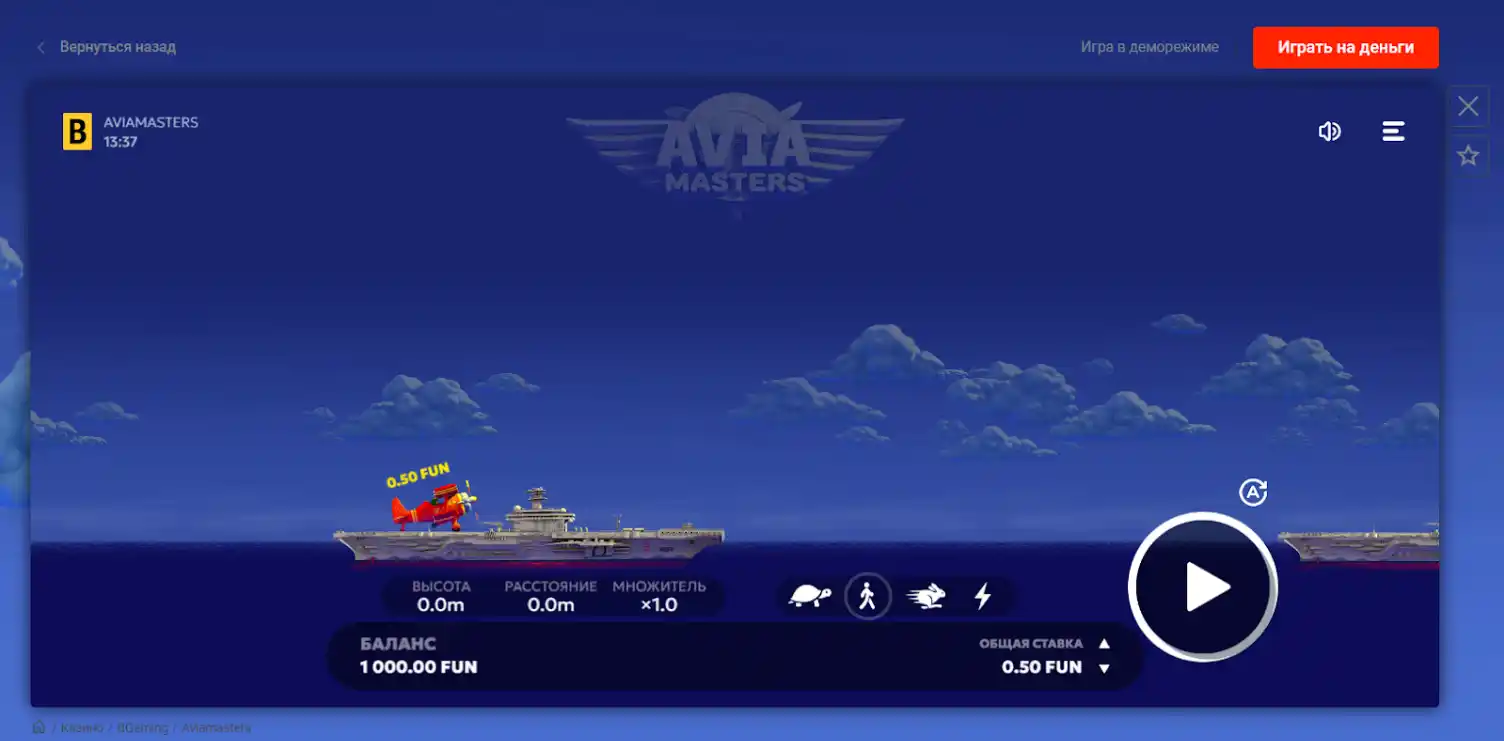Click the 0.50 FUN stake value
Image resolution: width=1504 pixels, height=741 pixels.
click(1044, 666)
